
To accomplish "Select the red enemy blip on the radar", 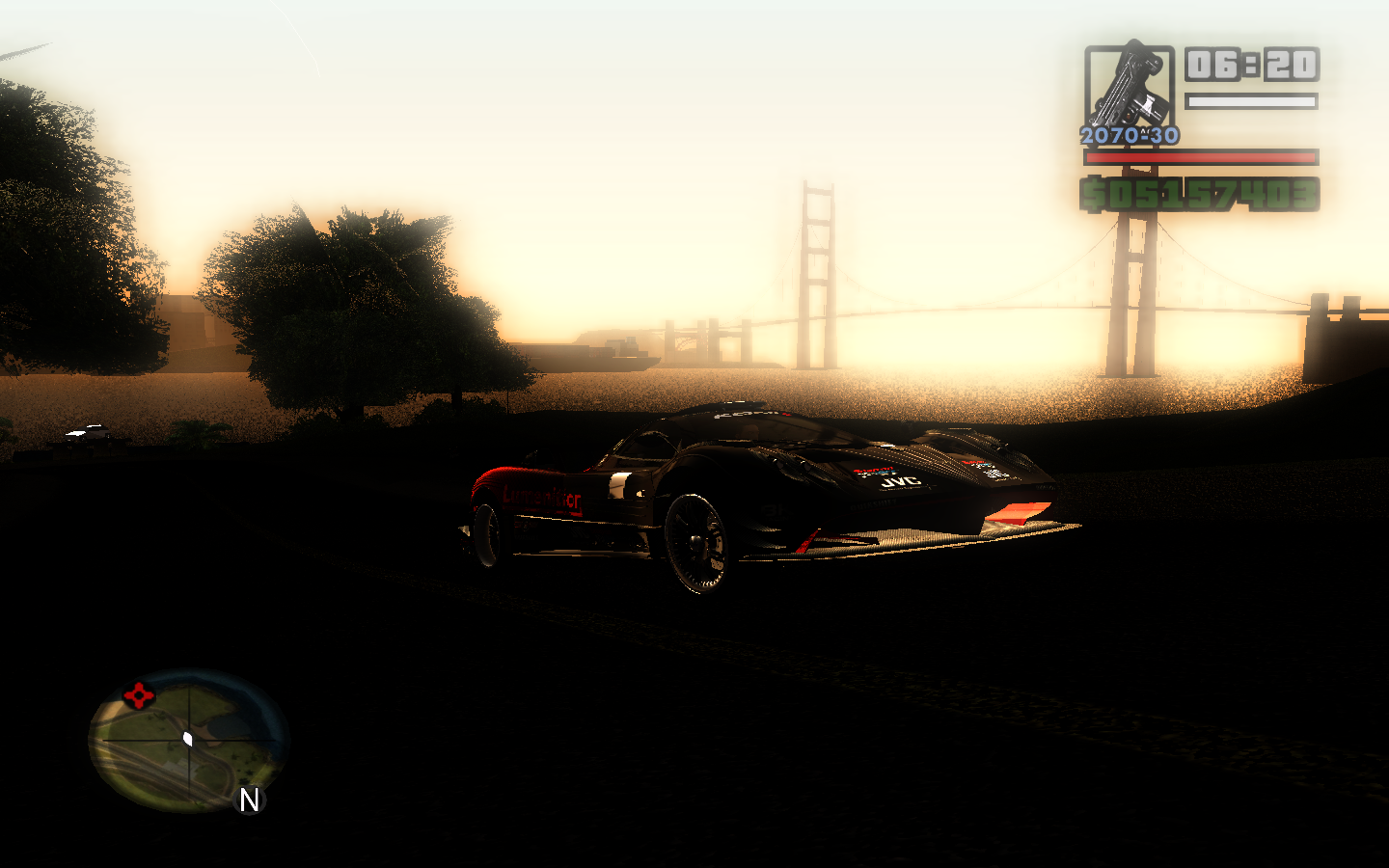I will (138, 693).
